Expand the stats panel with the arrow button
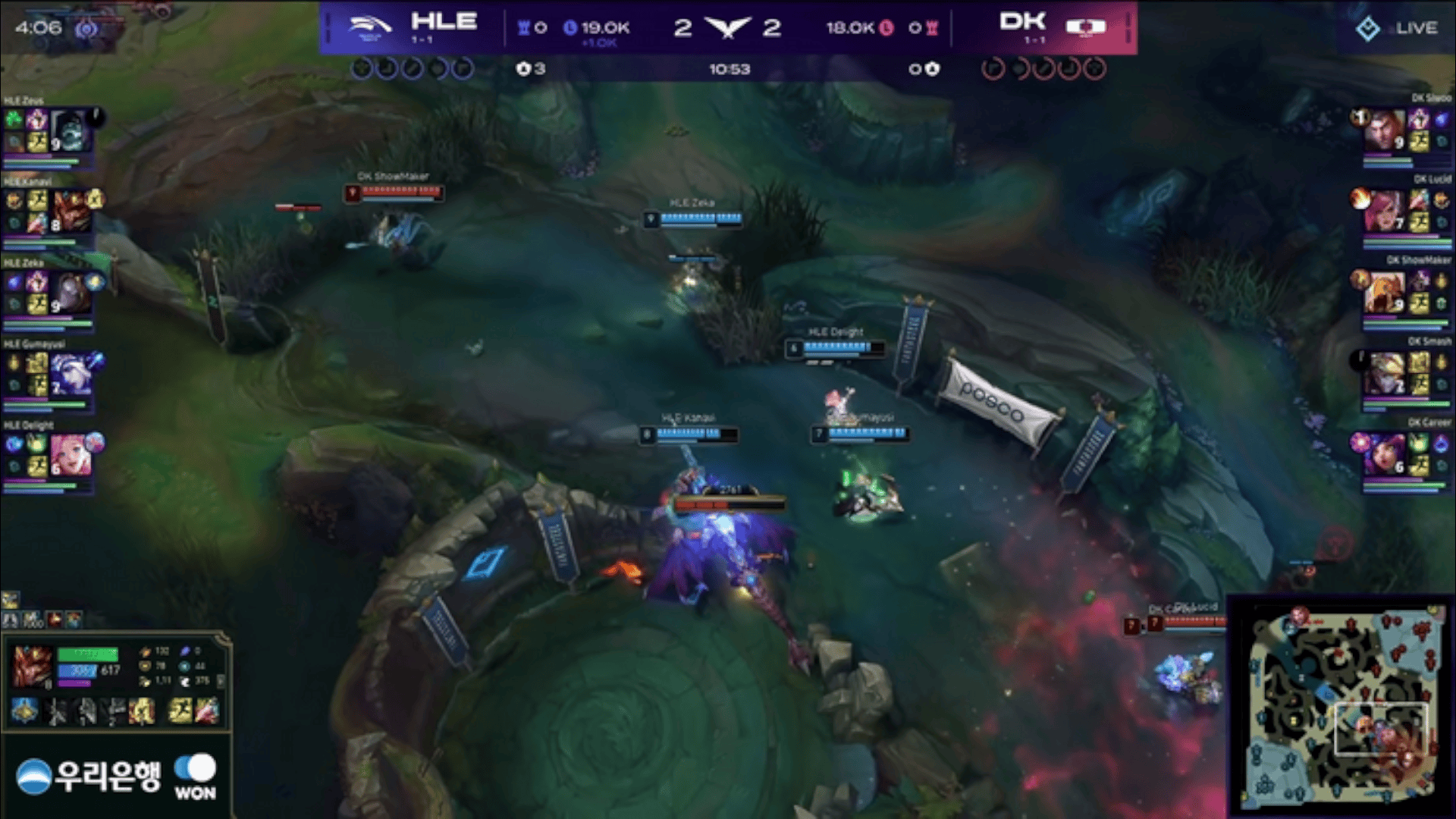 221,681
